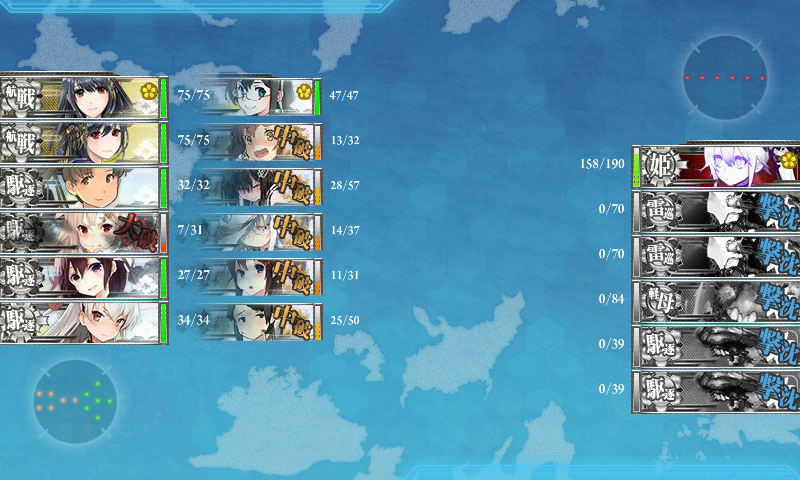Select the ship banner with 32/32 HP

click(80, 187)
